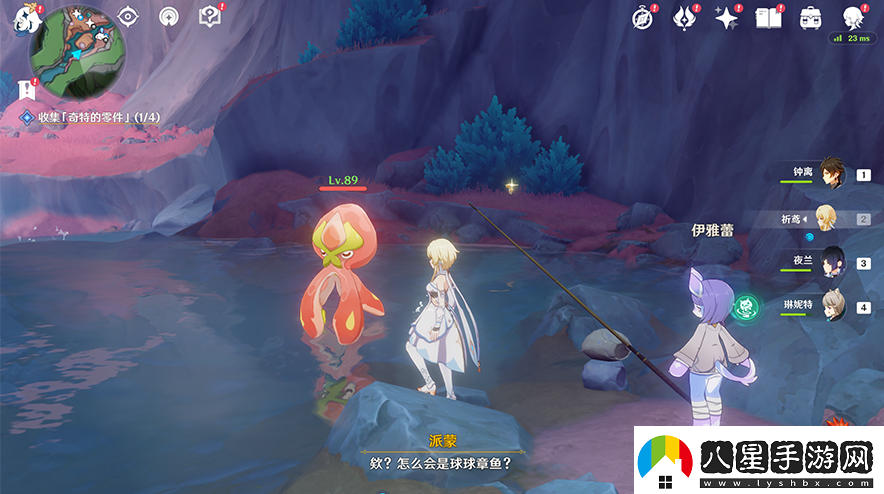Screen dimensions: 884x494
Task: Activate the elemental sight eye icon
Action: pos(128,16)
